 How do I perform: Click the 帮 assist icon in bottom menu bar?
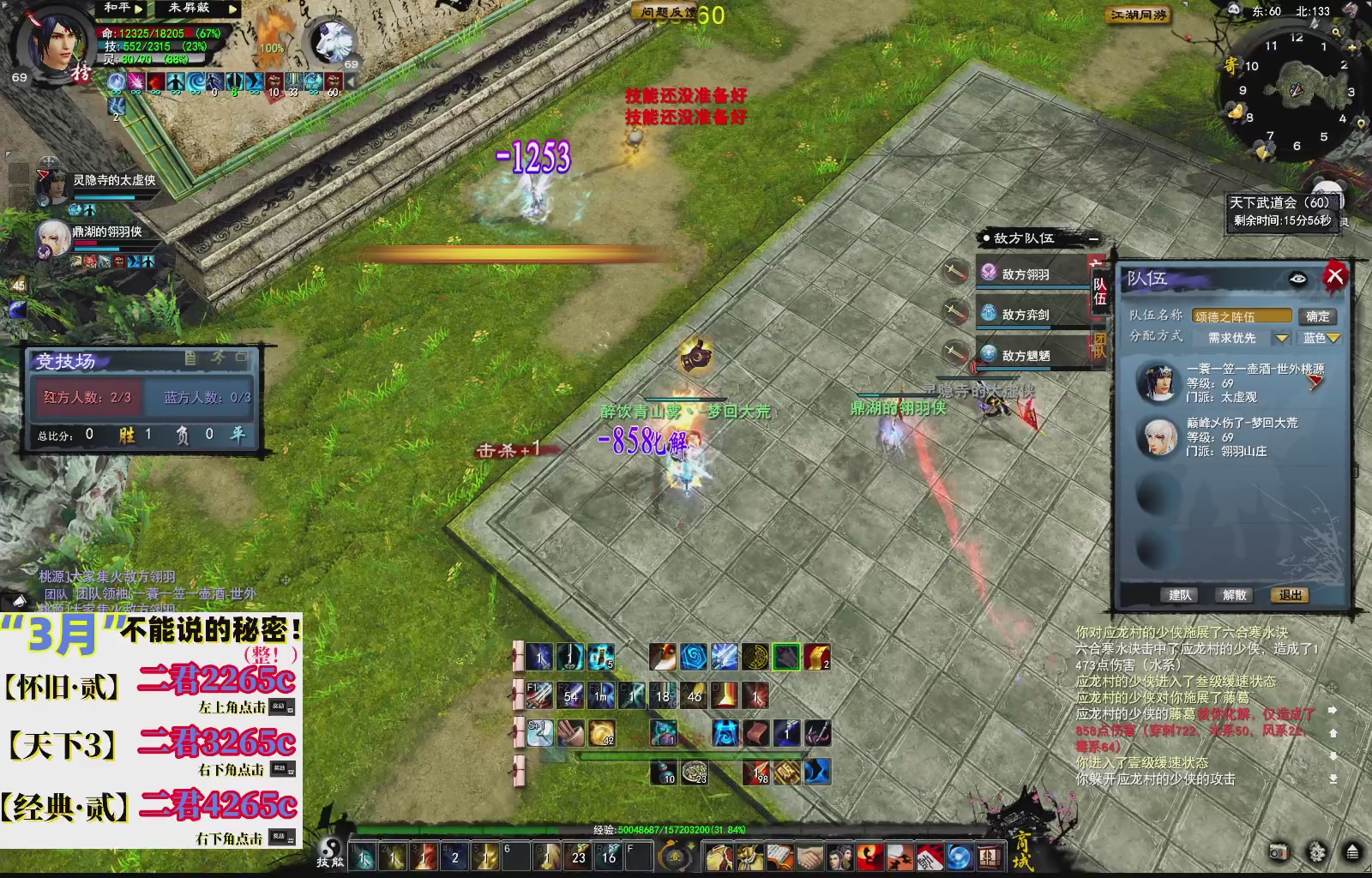(x=930, y=855)
